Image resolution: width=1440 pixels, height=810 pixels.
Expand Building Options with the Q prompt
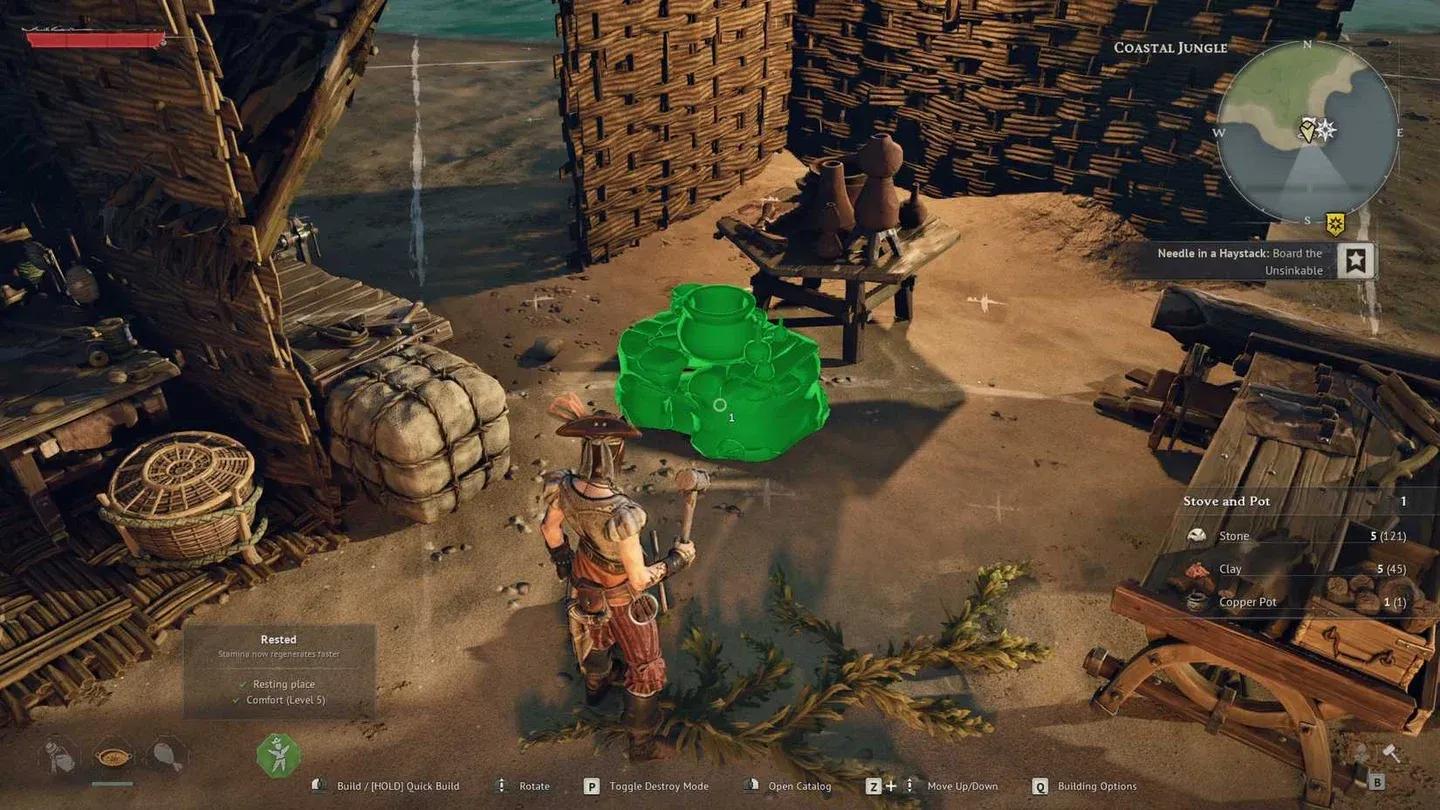coord(1040,786)
